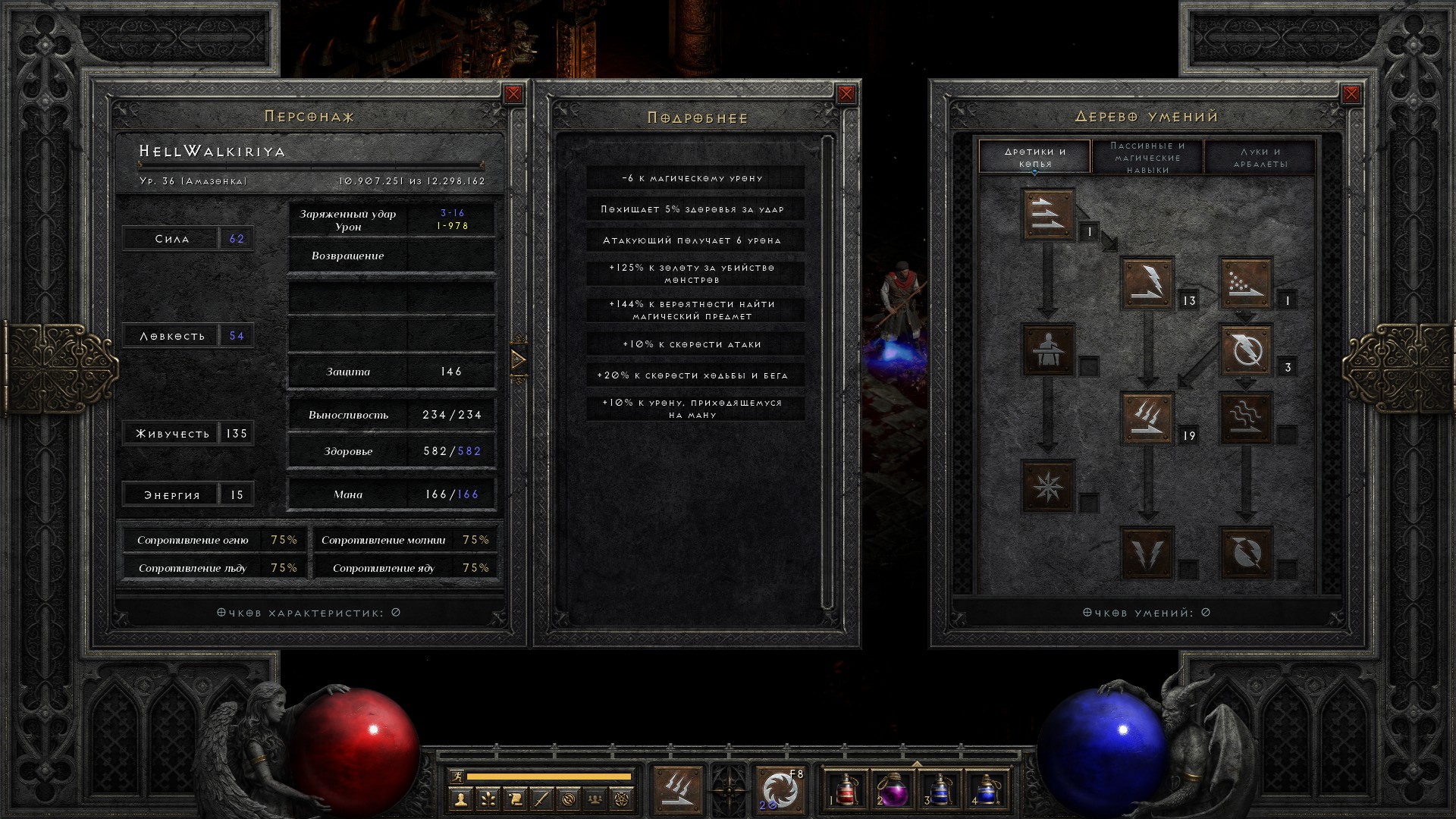The width and height of the screenshot is (1456, 819).
Task: Select the Jab skill at tree top
Action: [x=1048, y=215]
